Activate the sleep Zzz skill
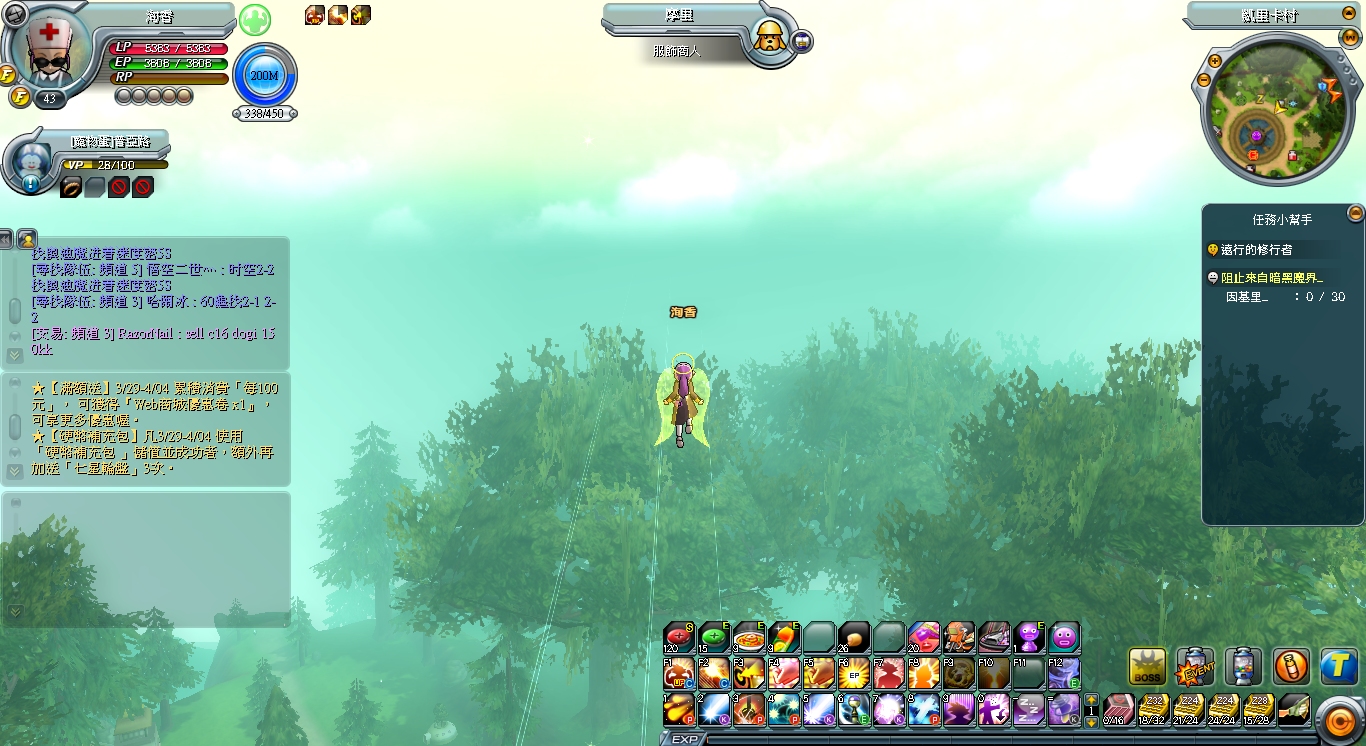The image size is (1366, 746). (x=1029, y=709)
